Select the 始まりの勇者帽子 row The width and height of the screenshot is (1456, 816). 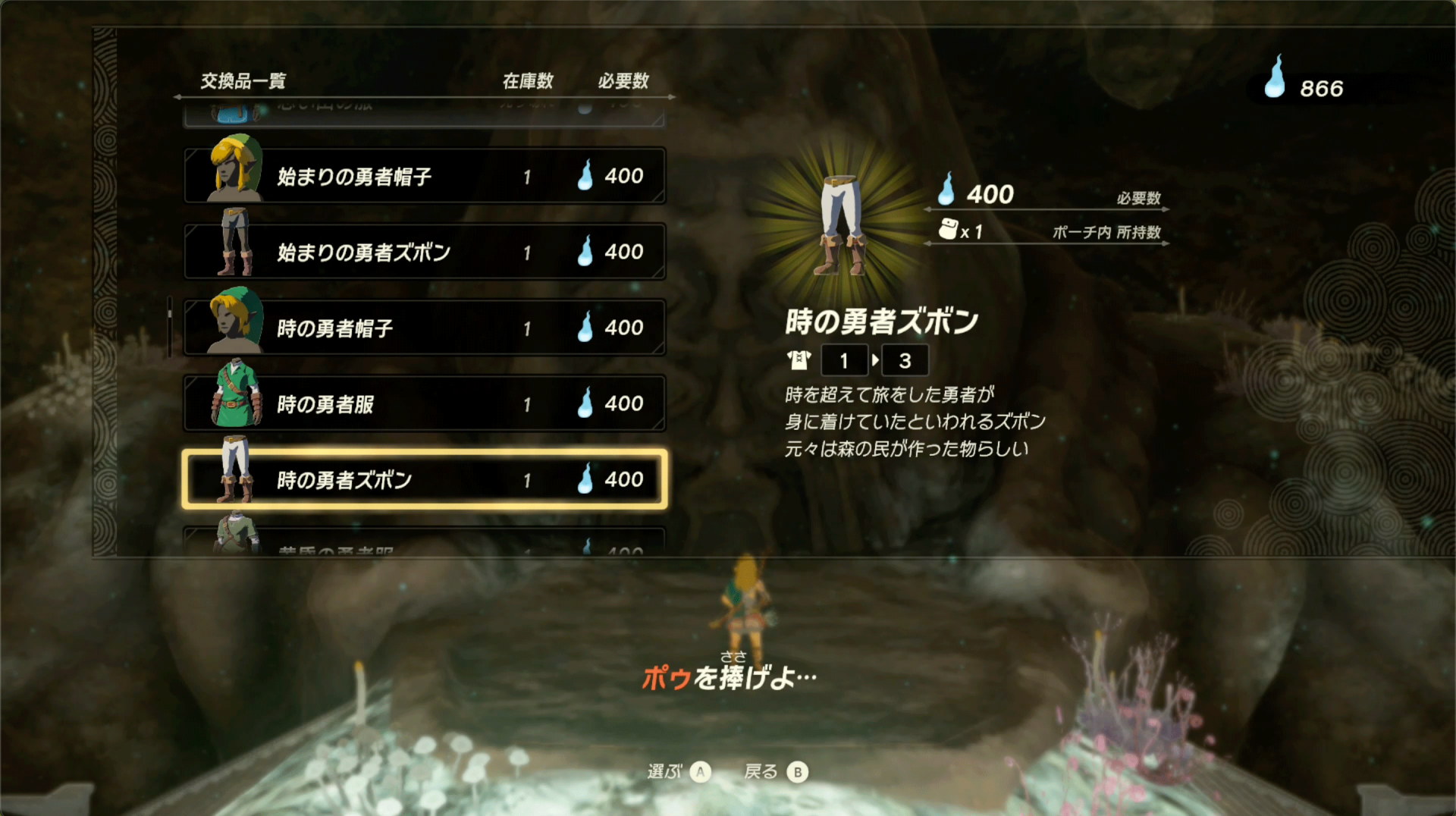pyautogui.click(x=425, y=176)
